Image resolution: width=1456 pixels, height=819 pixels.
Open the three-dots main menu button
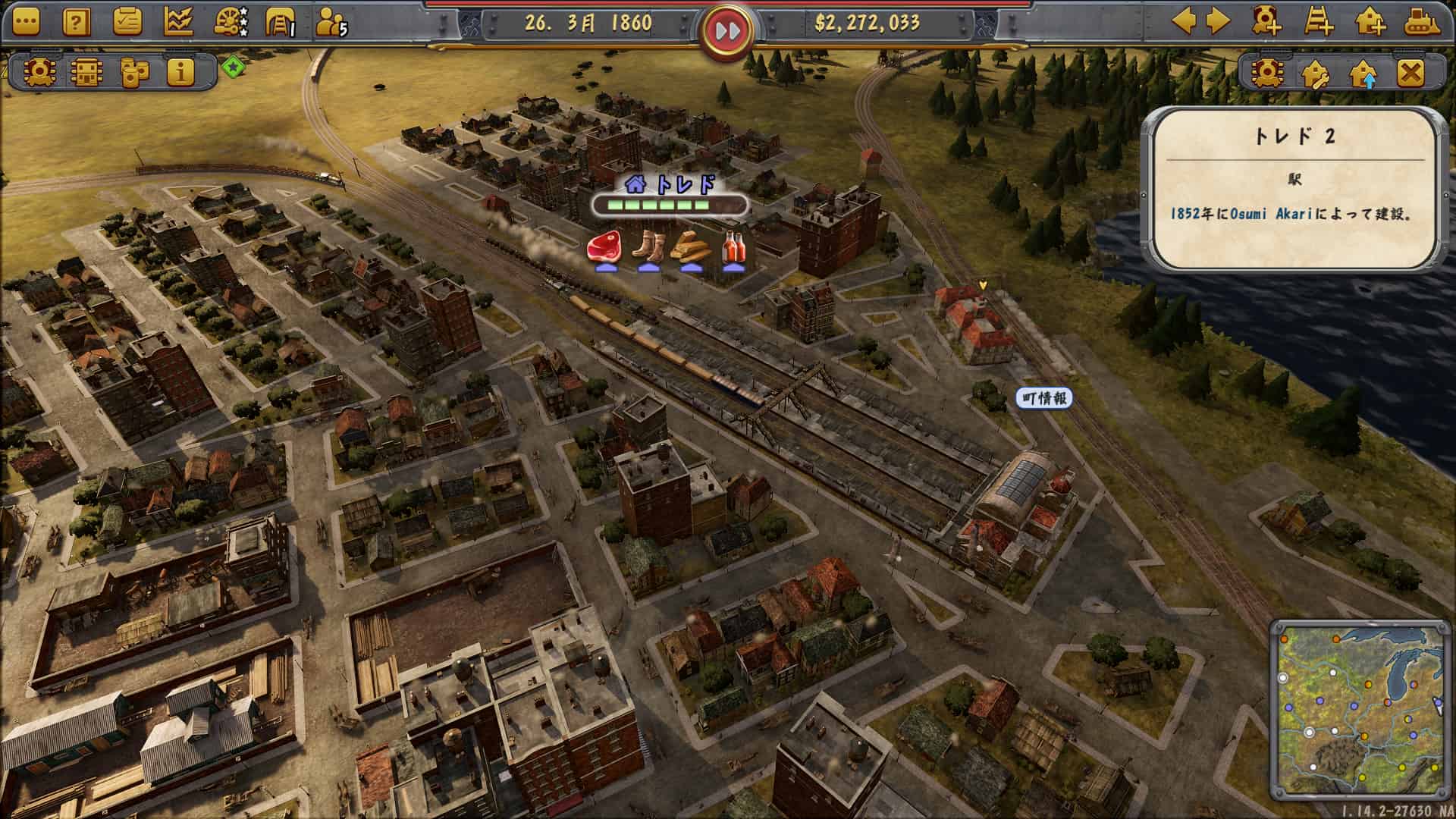(25, 23)
